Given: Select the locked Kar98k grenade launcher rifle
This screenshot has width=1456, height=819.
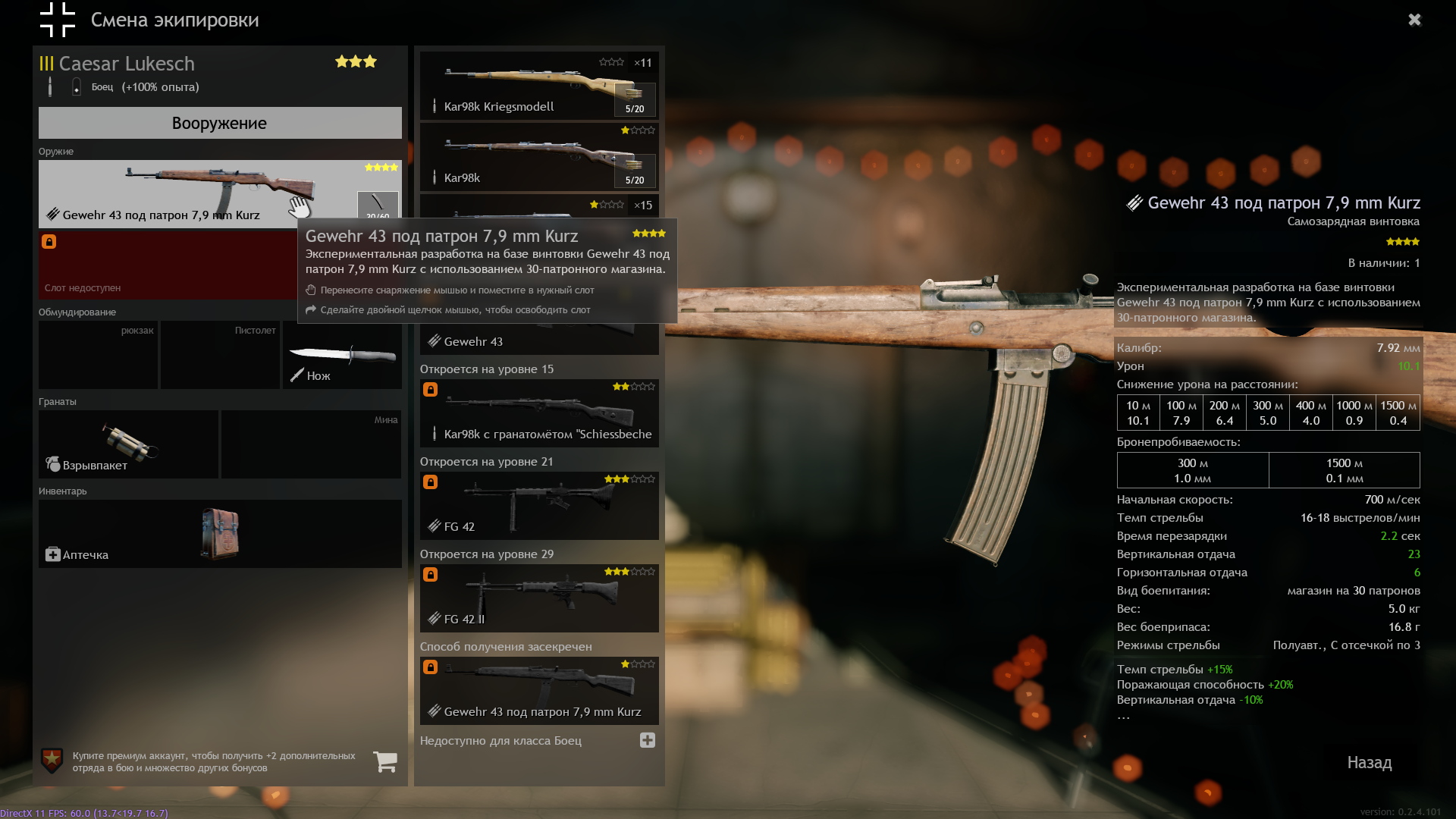Looking at the screenshot, I should point(538,413).
